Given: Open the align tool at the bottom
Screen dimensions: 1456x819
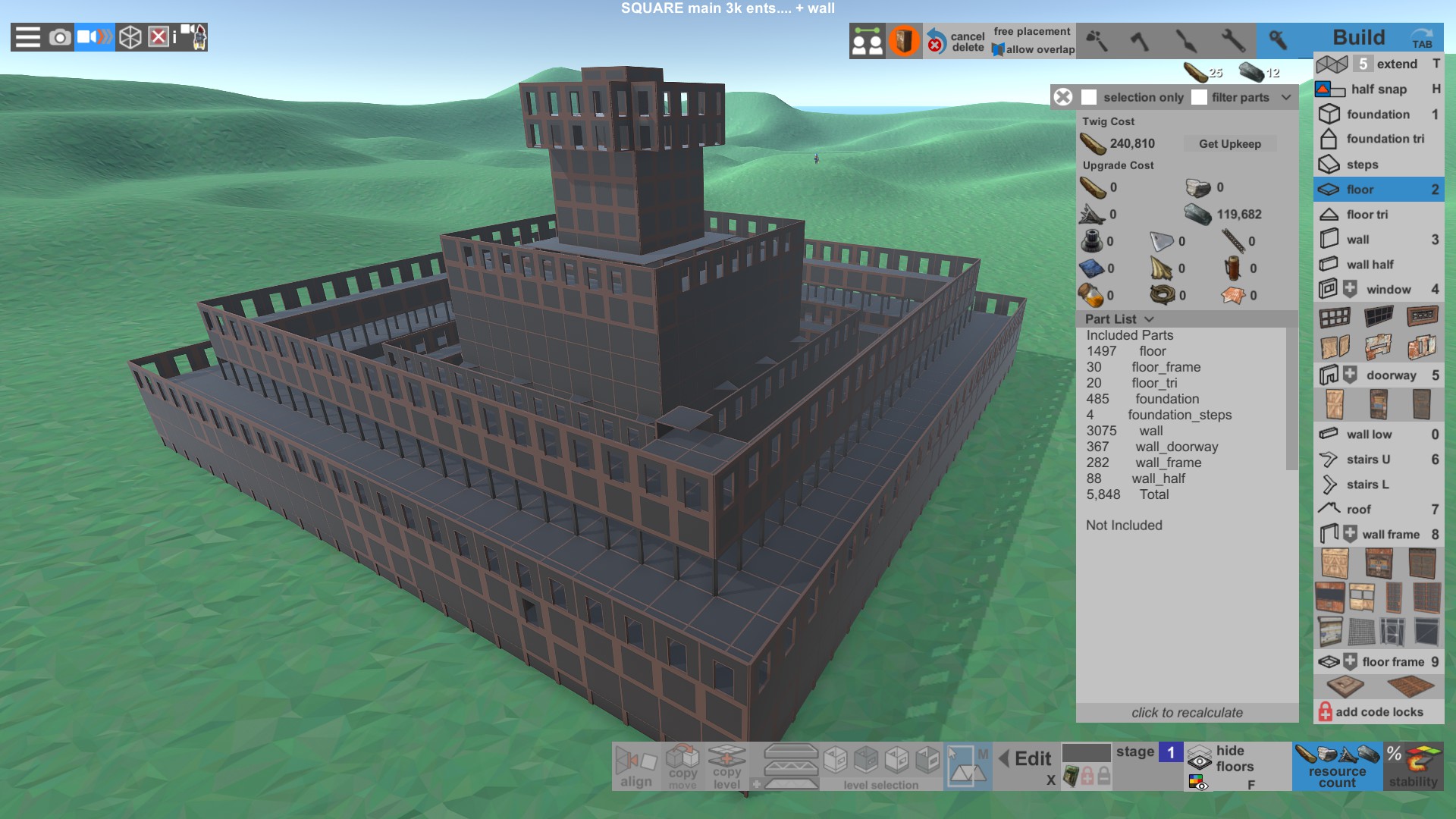Looking at the screenshot, I should (637, 766).
